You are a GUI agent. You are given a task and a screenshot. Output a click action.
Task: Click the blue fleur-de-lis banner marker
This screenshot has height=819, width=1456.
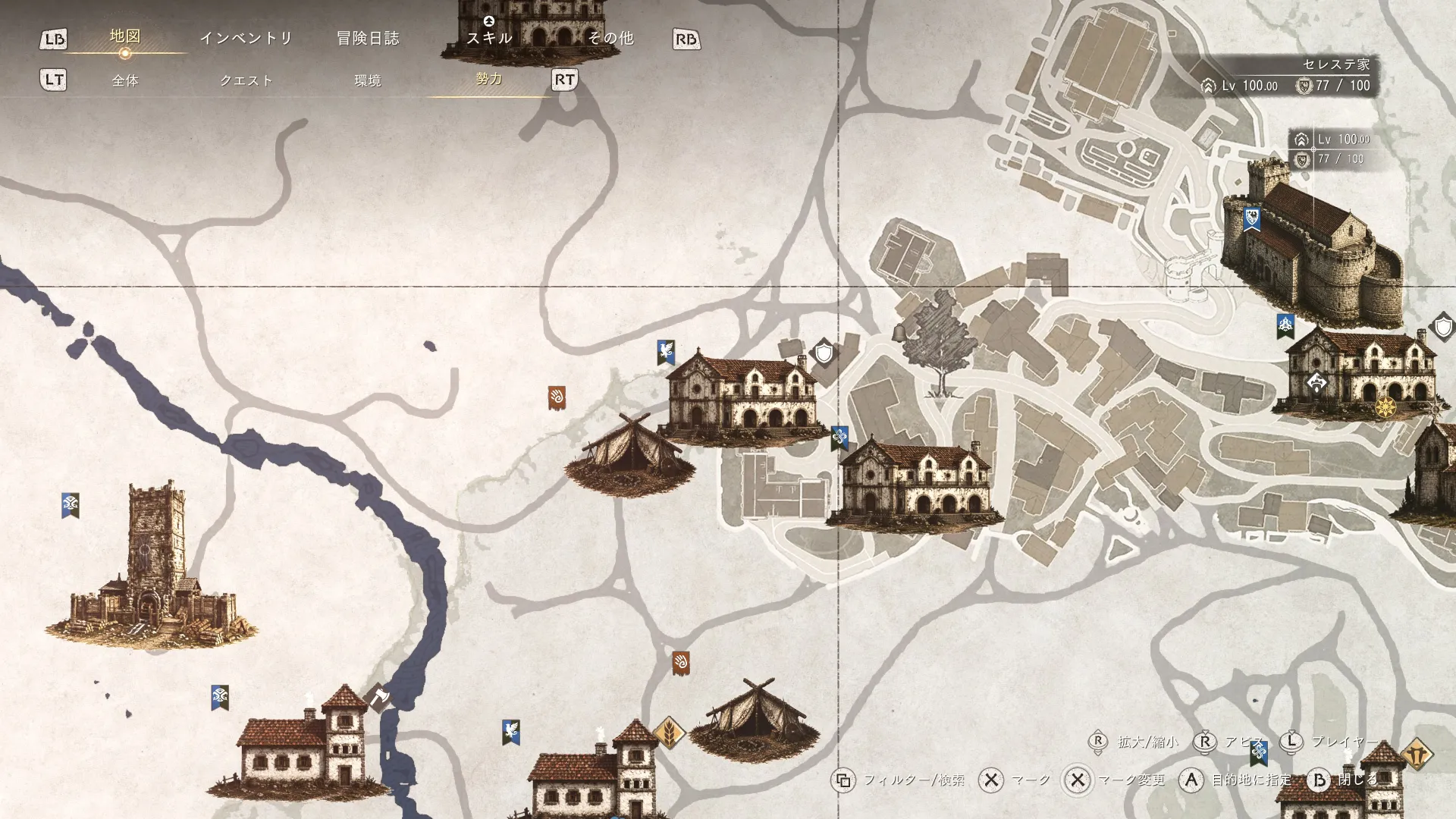[x=839, y=438]
